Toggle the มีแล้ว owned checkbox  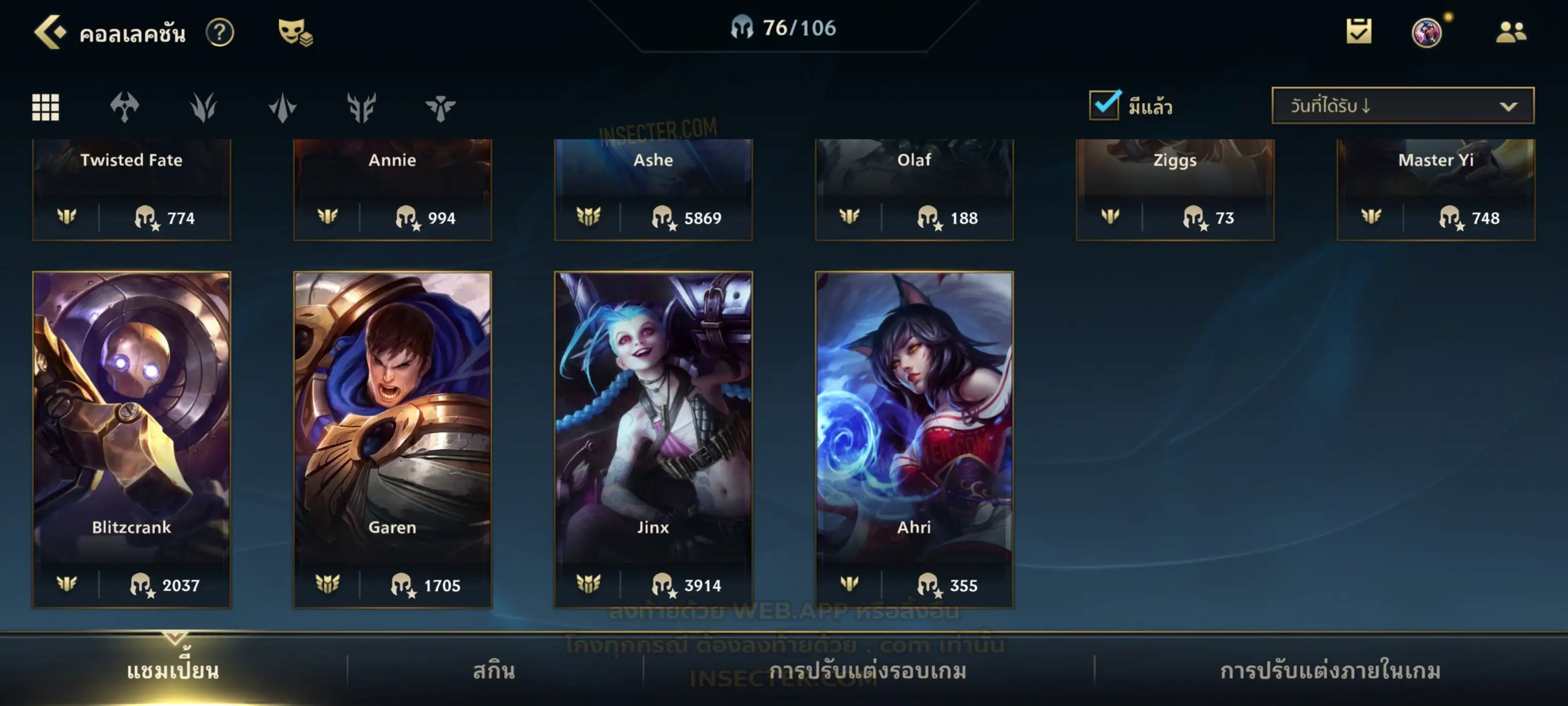click(1104, 105)
